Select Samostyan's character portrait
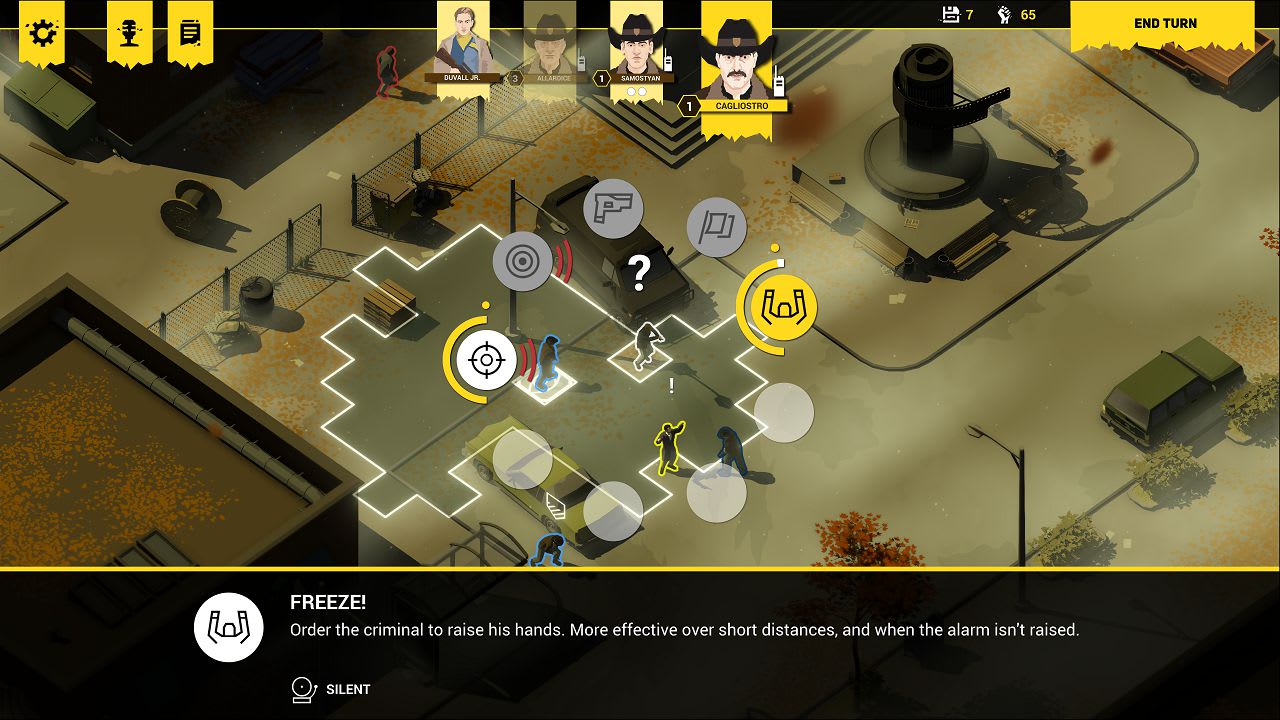Image resolution: width=1280 pixels, height=720 pixels. pyautogui.click(x=637, y=45)
